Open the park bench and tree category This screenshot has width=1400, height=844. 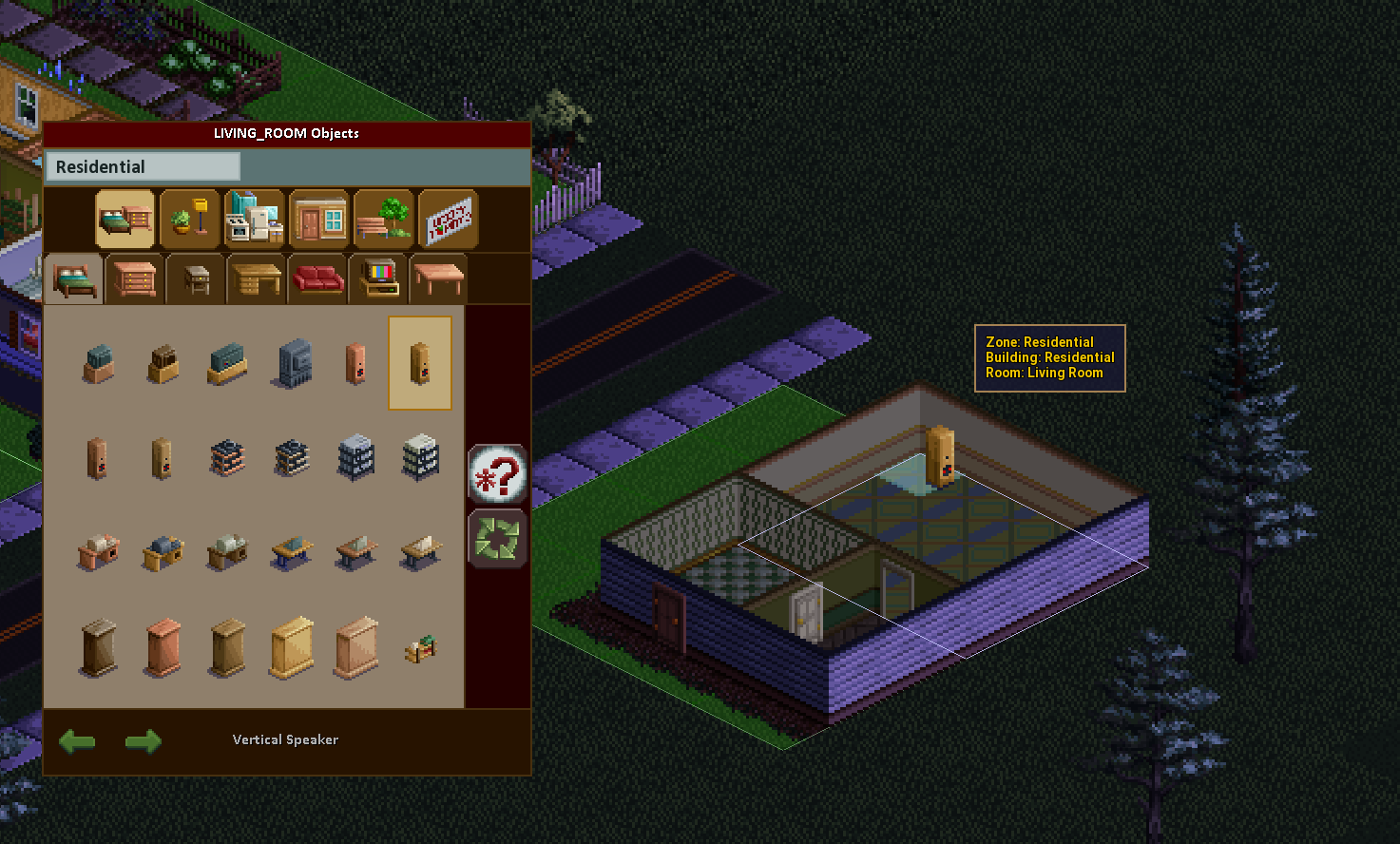tap(384, 219)
